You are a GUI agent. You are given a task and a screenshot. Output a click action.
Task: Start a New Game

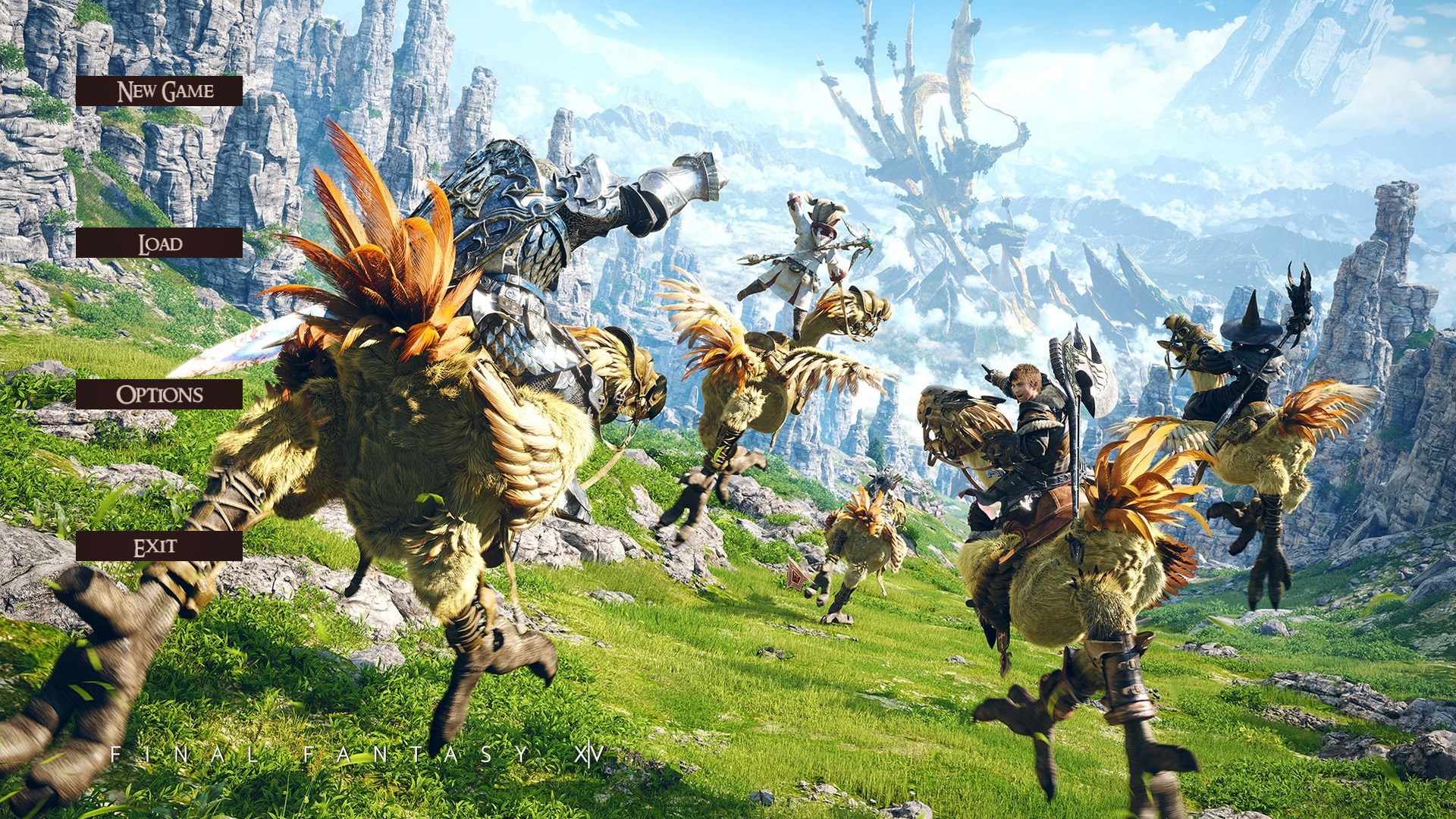159,91
